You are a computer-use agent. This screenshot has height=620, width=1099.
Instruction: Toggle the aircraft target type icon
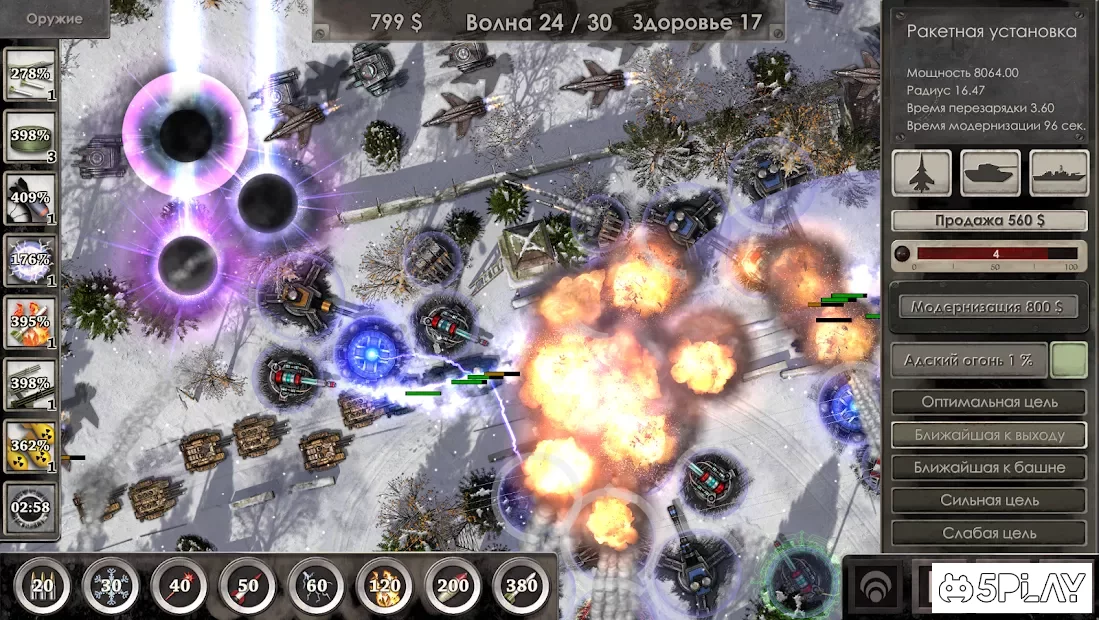921,173
